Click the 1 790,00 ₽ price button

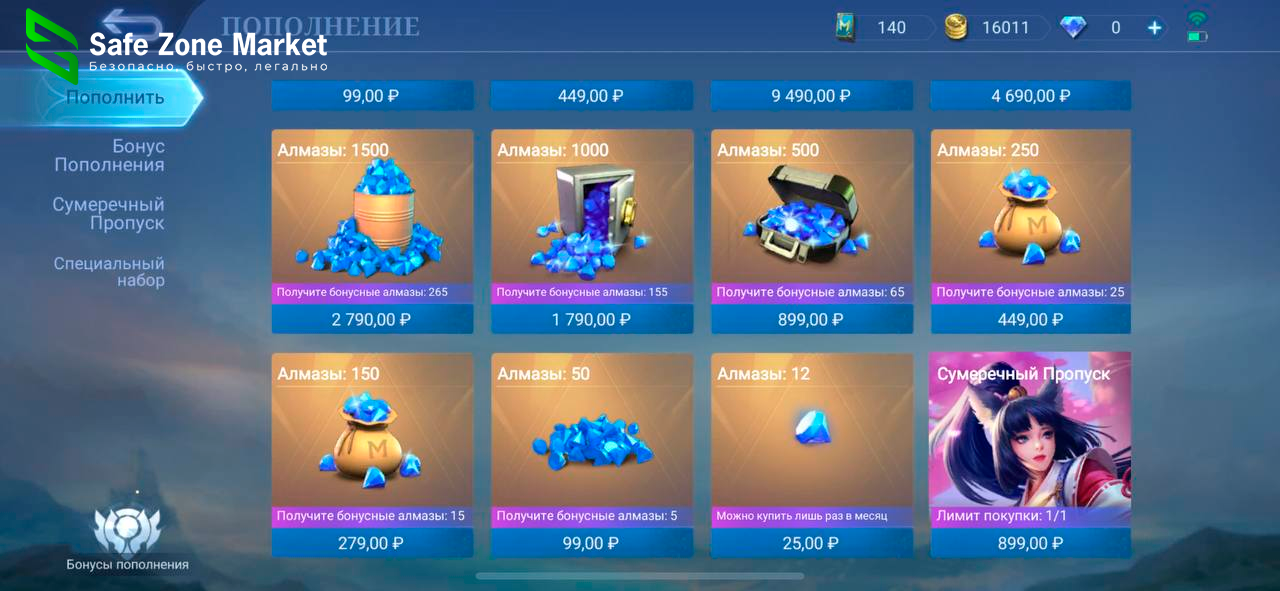[x=592, y=320]
